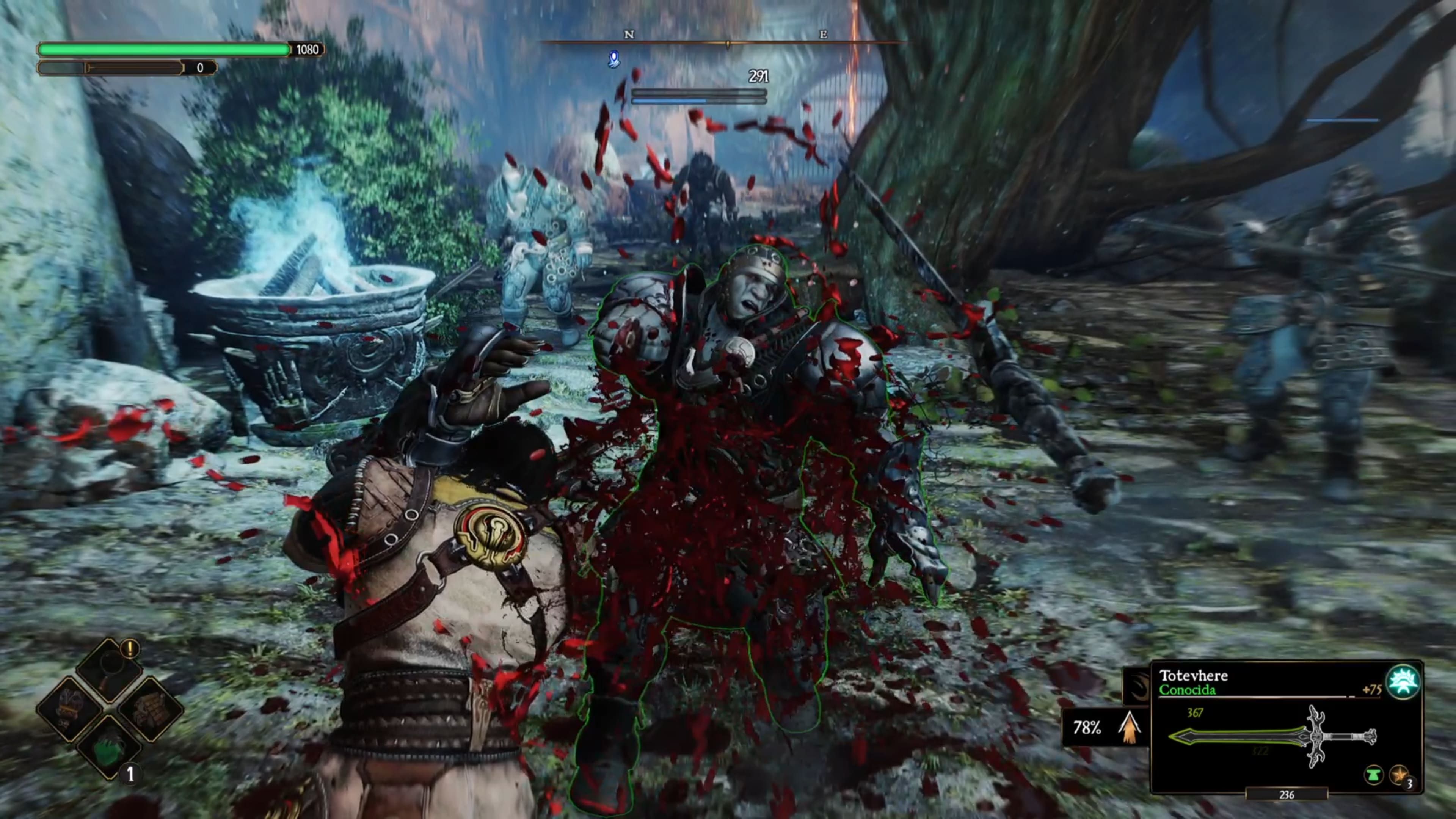Click the green anvil icon

[1373, 775]
